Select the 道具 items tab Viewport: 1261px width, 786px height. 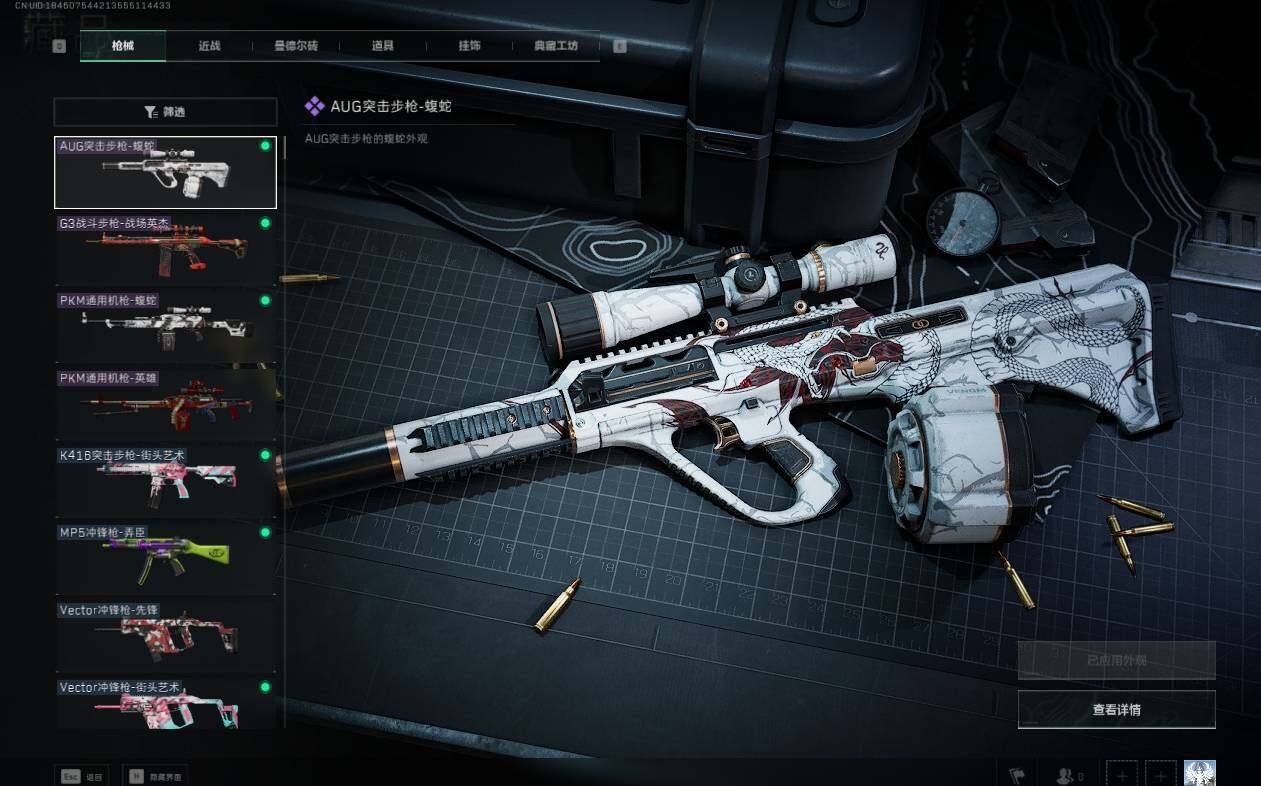click(382, 46)
